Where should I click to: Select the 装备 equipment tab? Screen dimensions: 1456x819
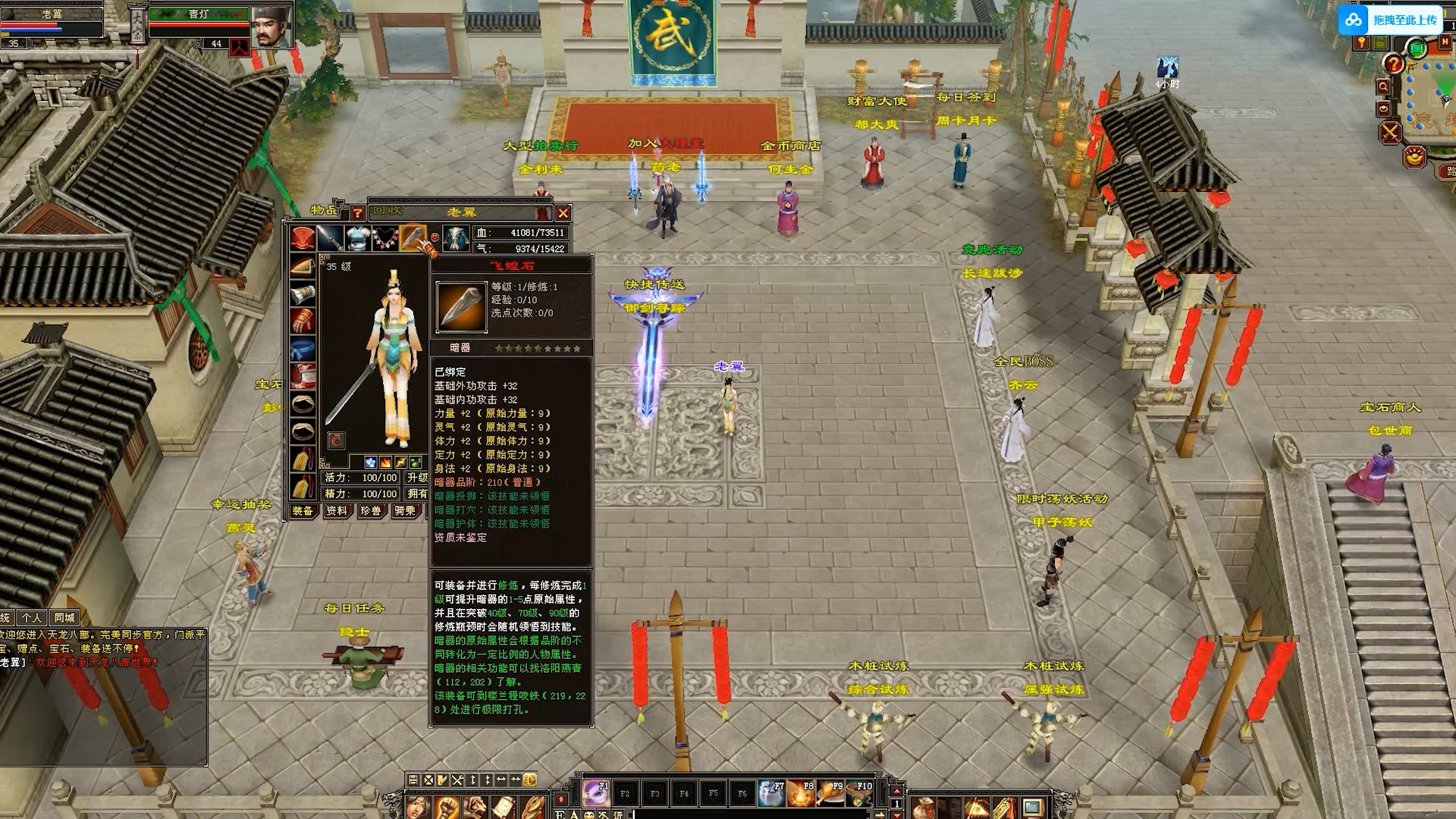[303, 511]
